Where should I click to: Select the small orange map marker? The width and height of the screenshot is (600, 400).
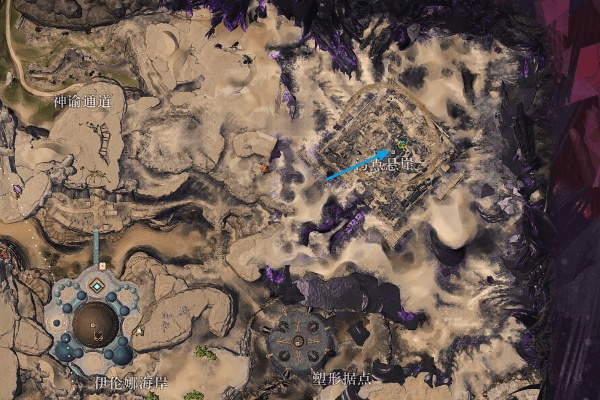tap(265, 169)
